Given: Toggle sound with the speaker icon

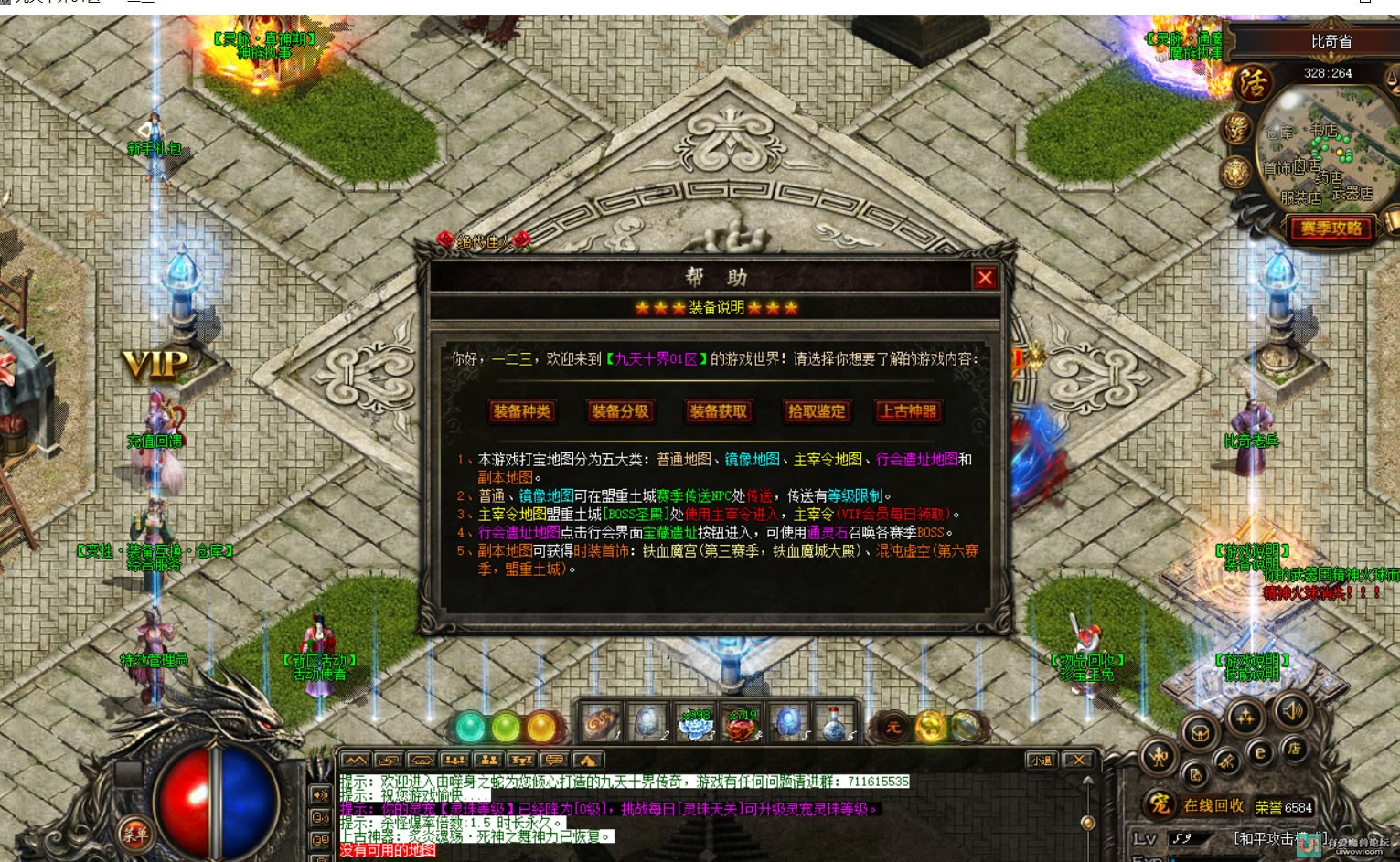Looking at the screenshot, I should (1292, 711).
